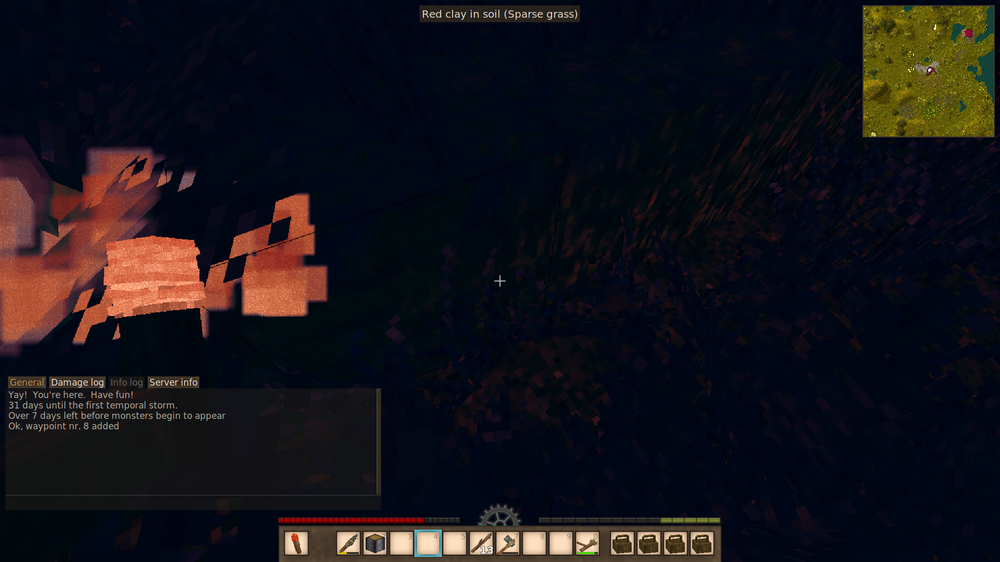1000x562 pixels.
Task: Switch to the General chat tab
Action: 27,382
